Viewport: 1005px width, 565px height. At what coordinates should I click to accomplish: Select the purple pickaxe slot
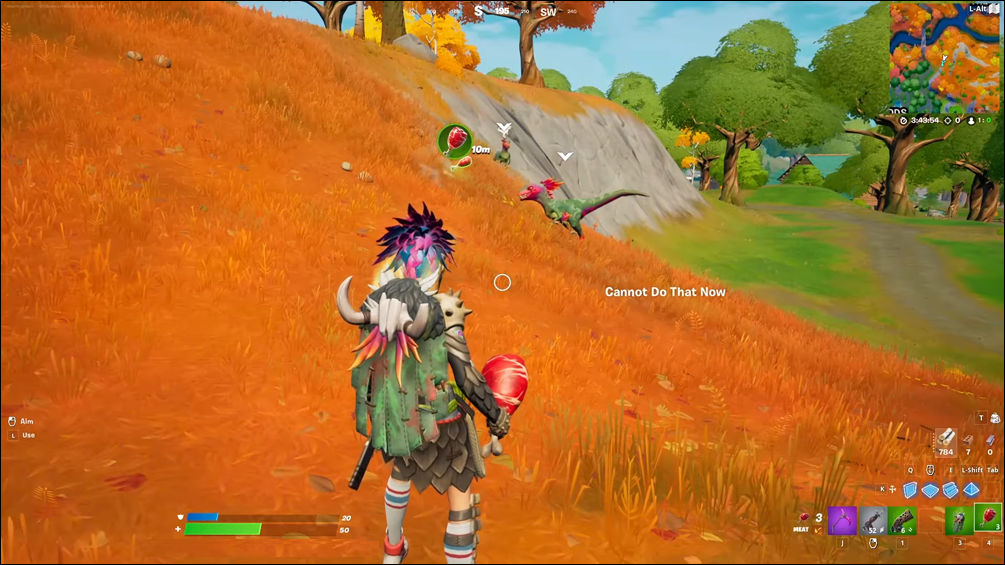coord(842,520)
